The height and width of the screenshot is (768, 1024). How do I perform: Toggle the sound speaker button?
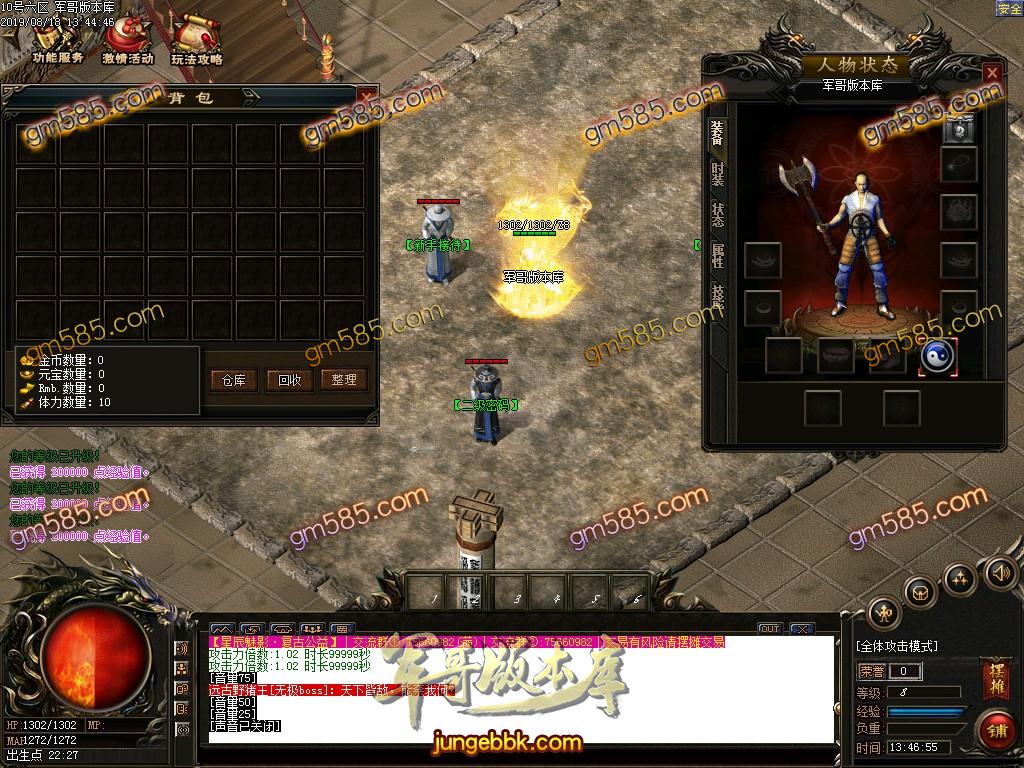click(x=999, y=573)
